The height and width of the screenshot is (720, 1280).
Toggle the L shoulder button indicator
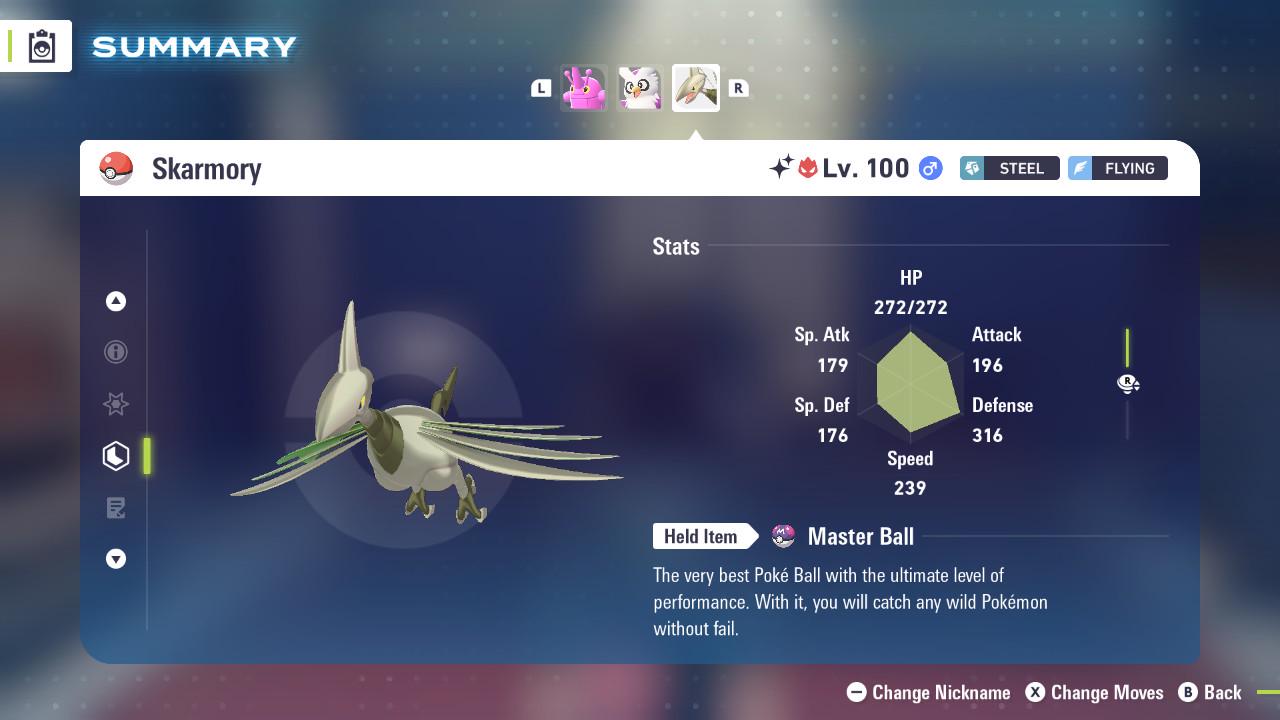[x=541, y=88]
